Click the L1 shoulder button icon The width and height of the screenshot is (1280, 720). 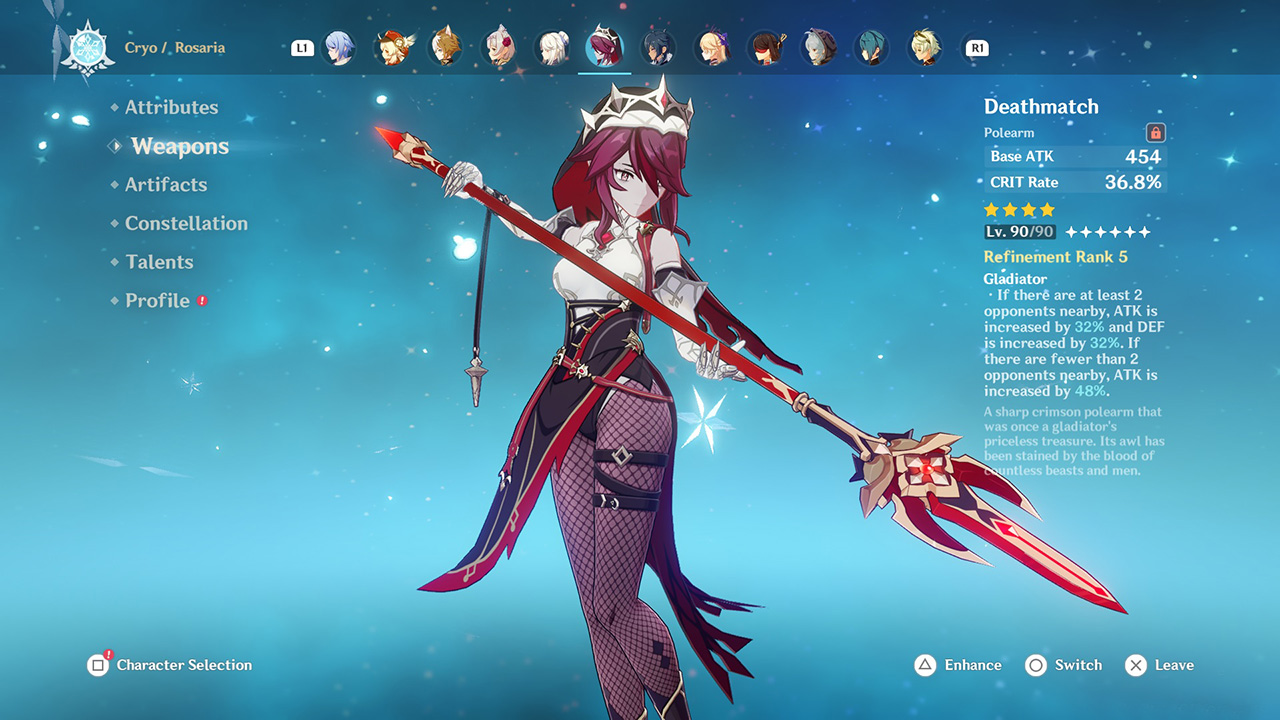(303, 46)
